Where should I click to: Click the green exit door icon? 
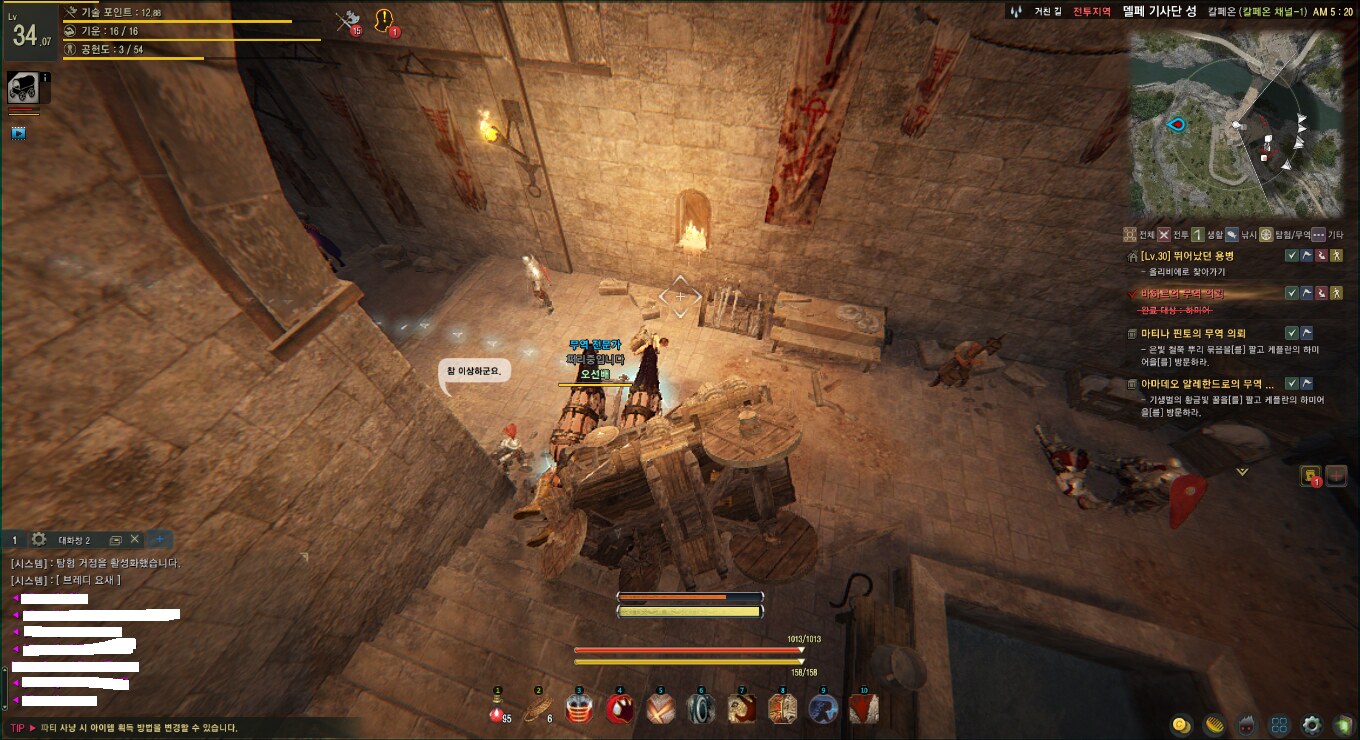[x=1341, y=725]
